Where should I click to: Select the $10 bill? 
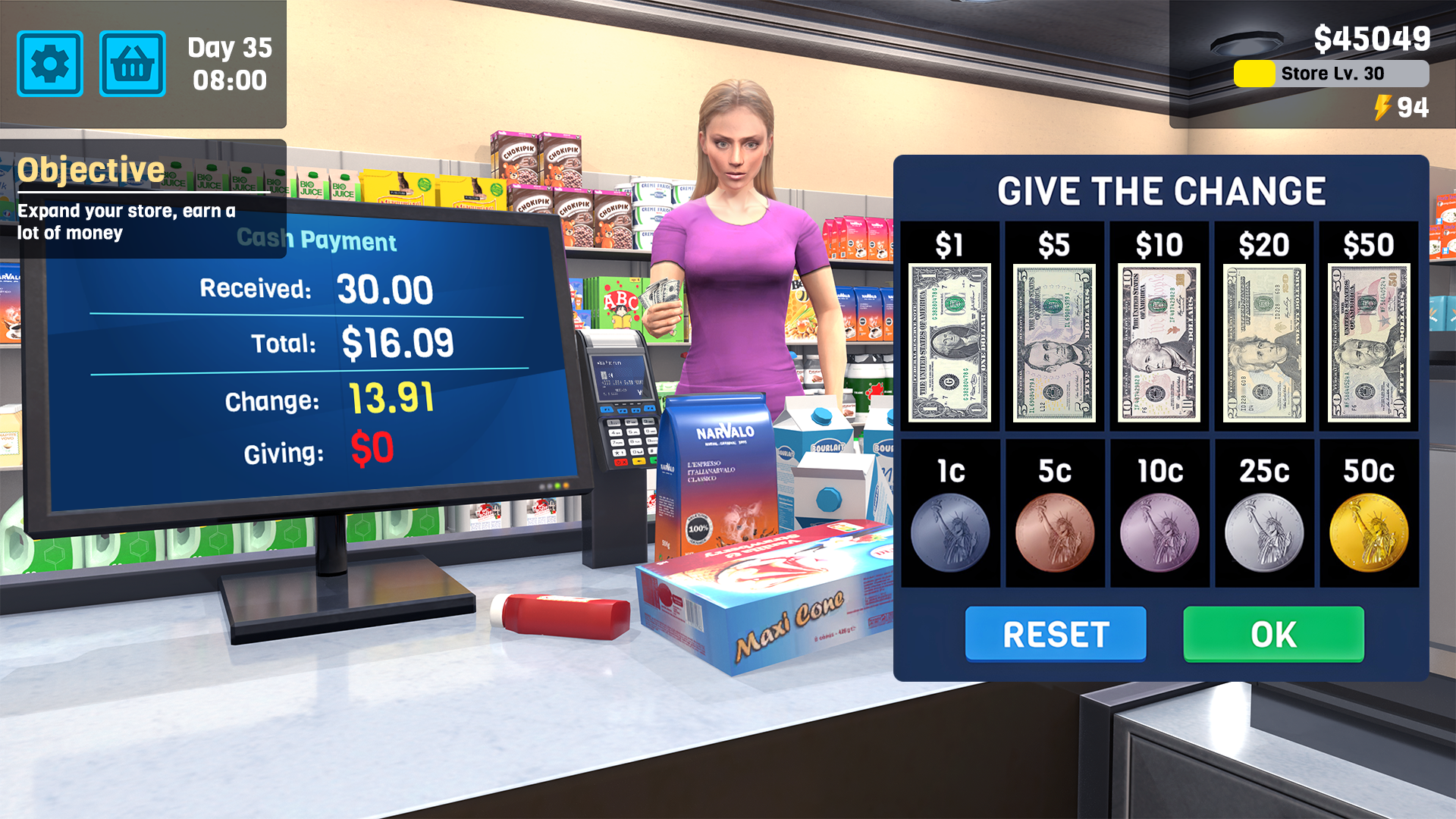[1158, 341]
